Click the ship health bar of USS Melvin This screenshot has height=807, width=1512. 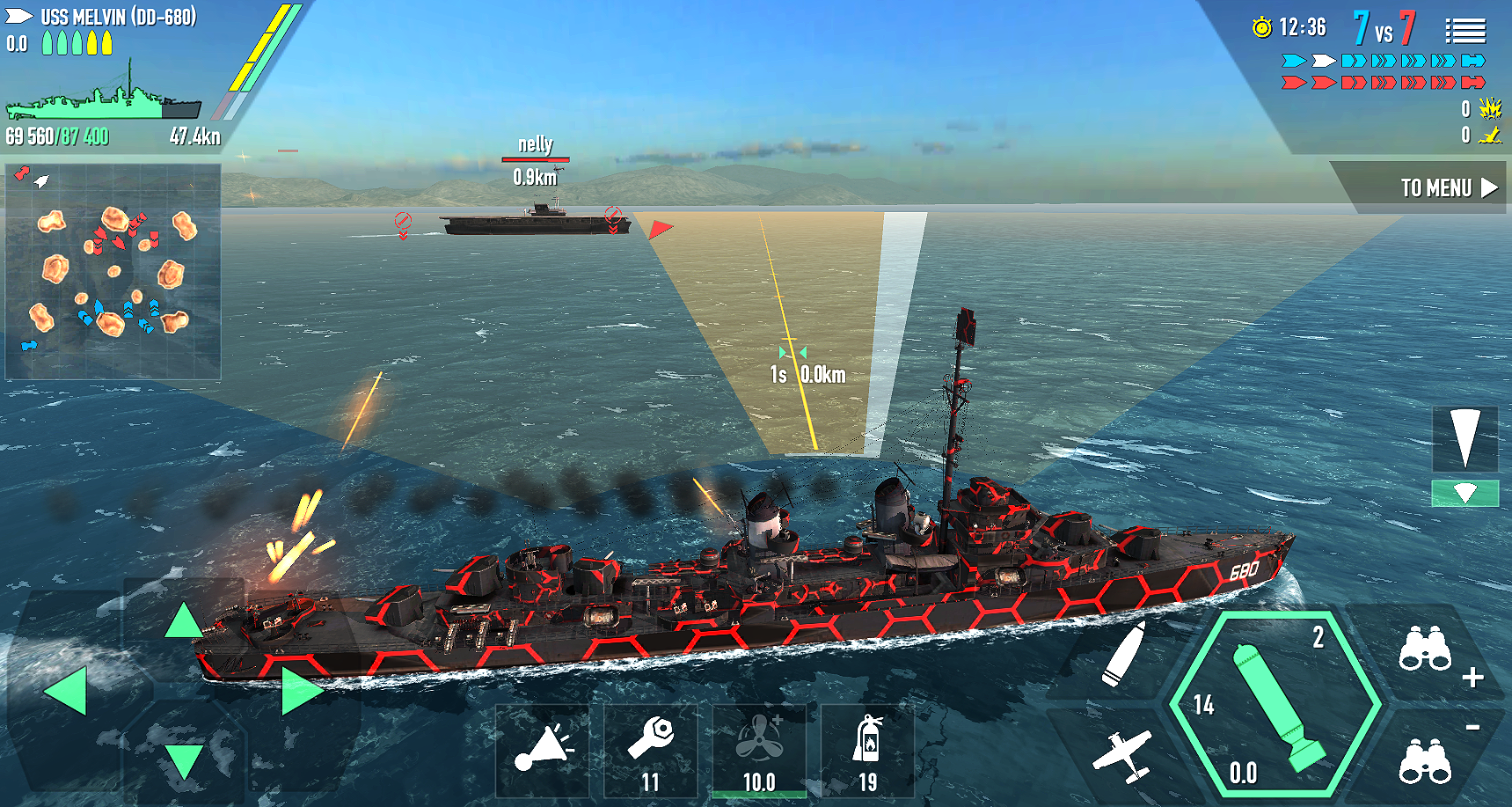coord(101,106)
